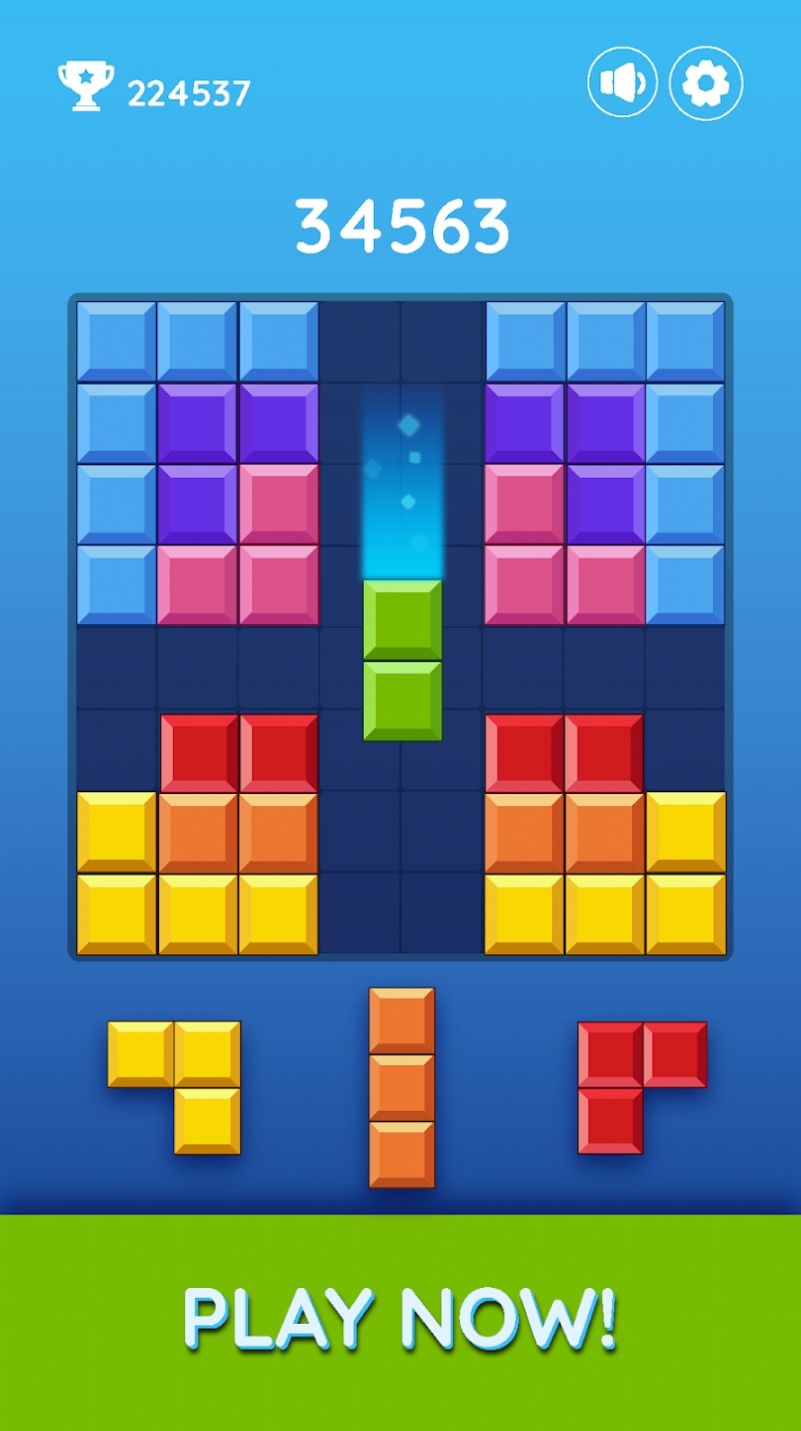Choose the orange vertical three-block piece

tap(402, 1088)
